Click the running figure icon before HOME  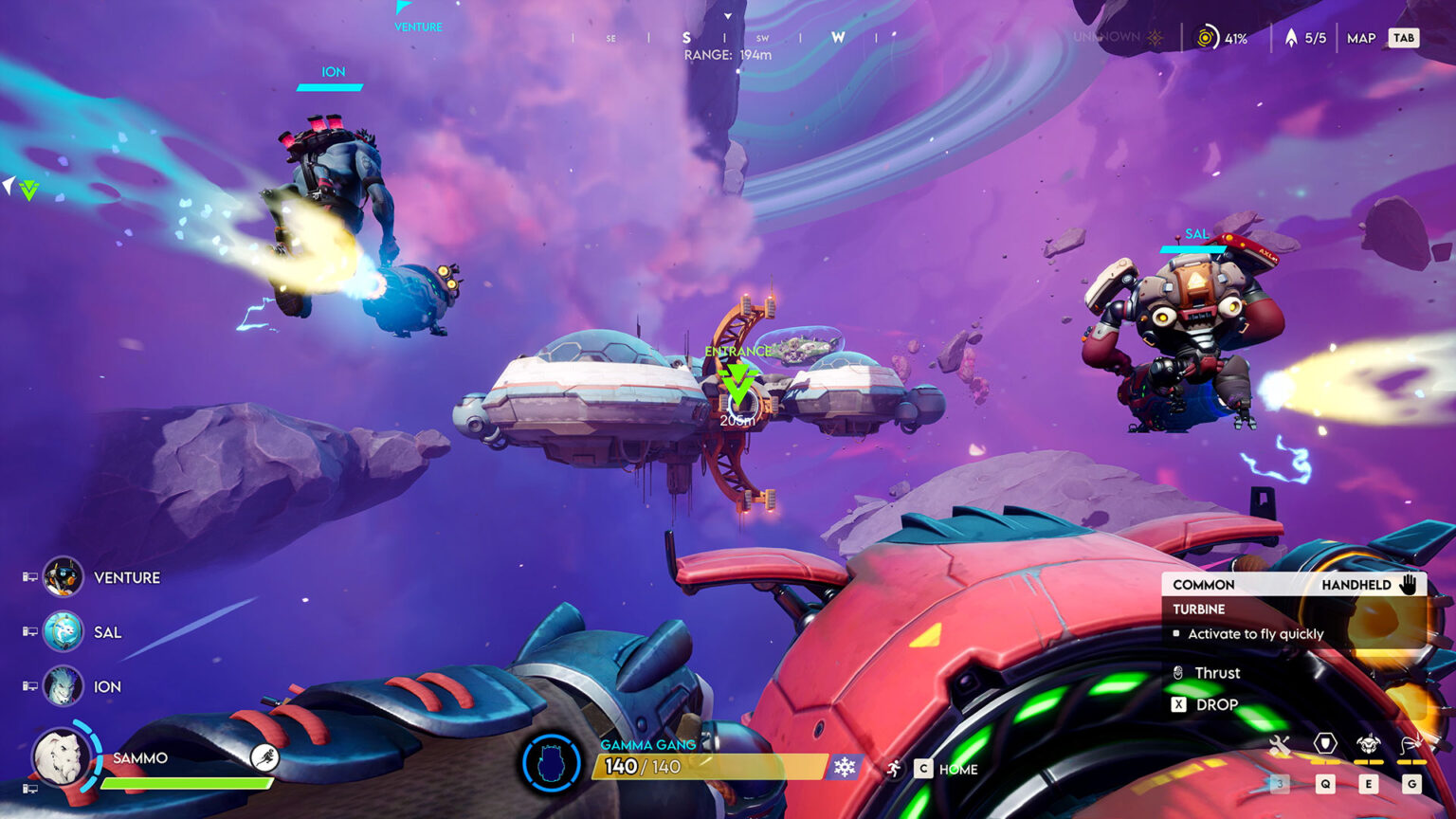(x=895, y=768)
